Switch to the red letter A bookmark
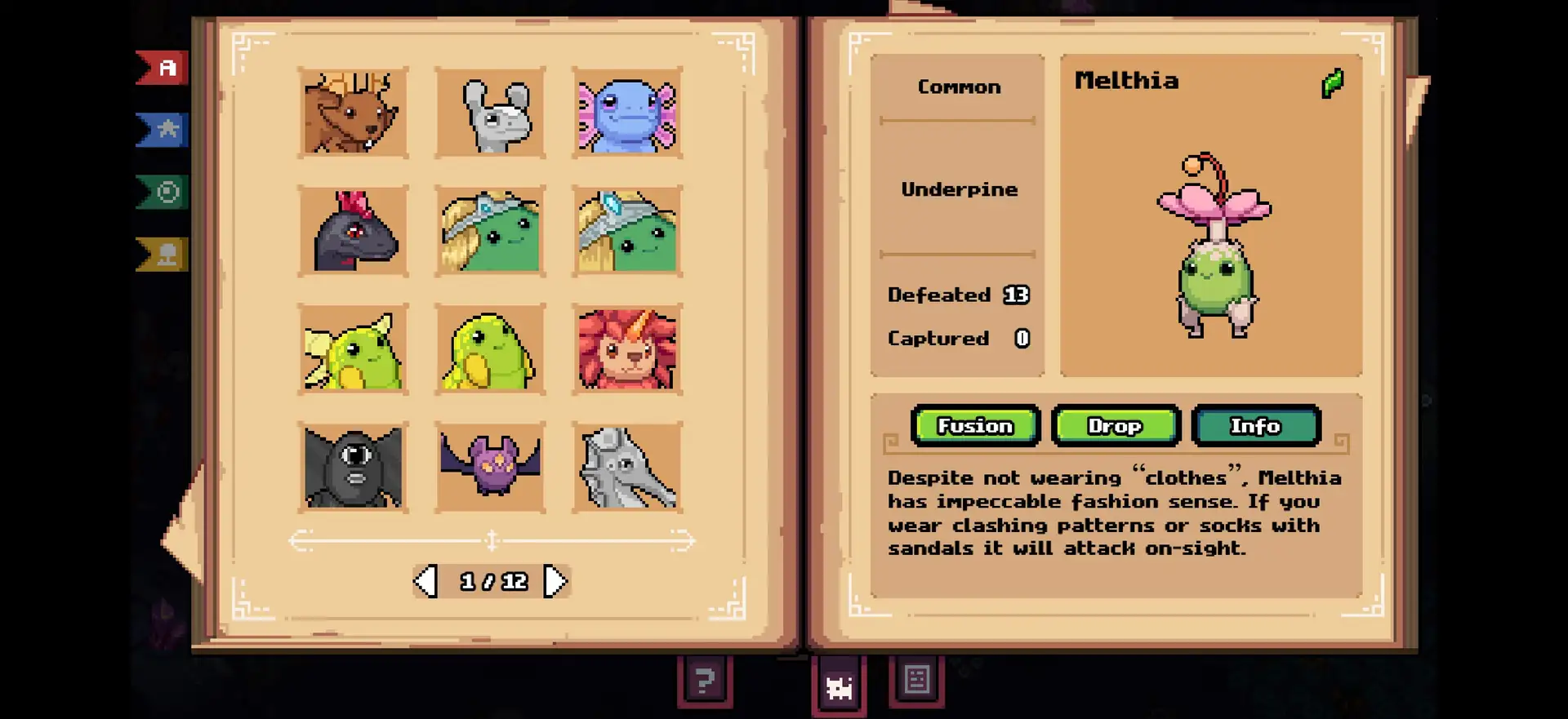The width and height of the screenshot is (1568, 719). tap(164, 68)
